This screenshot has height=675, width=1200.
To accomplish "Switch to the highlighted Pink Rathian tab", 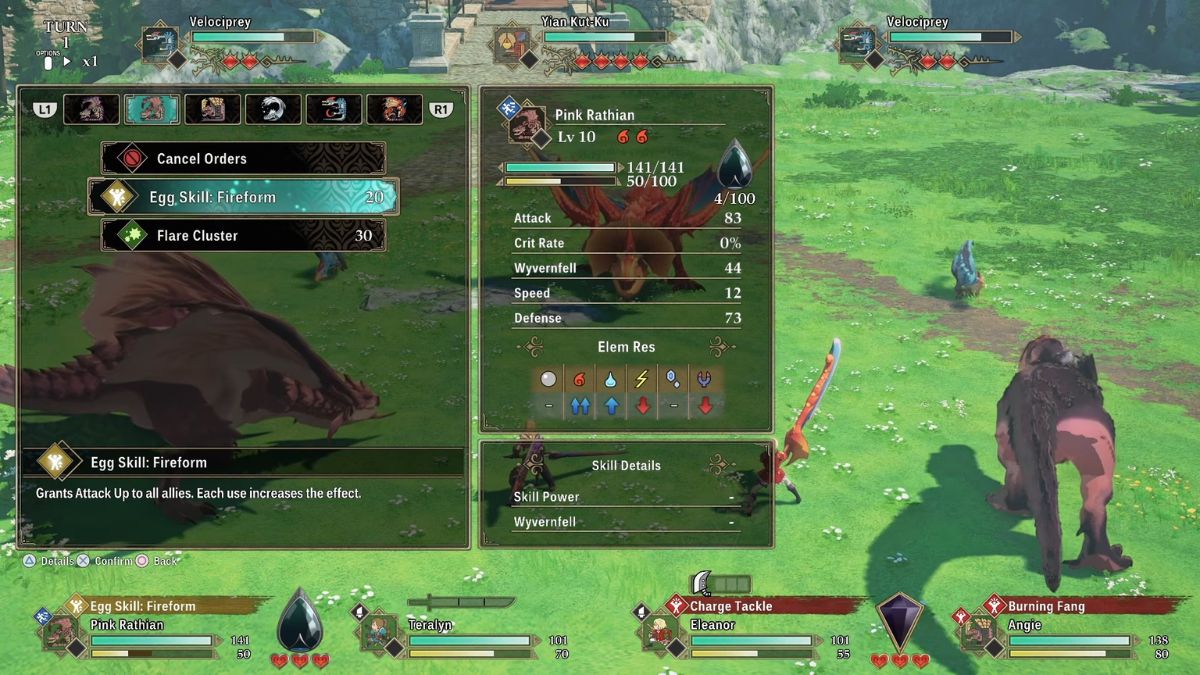I will (152, 109).
